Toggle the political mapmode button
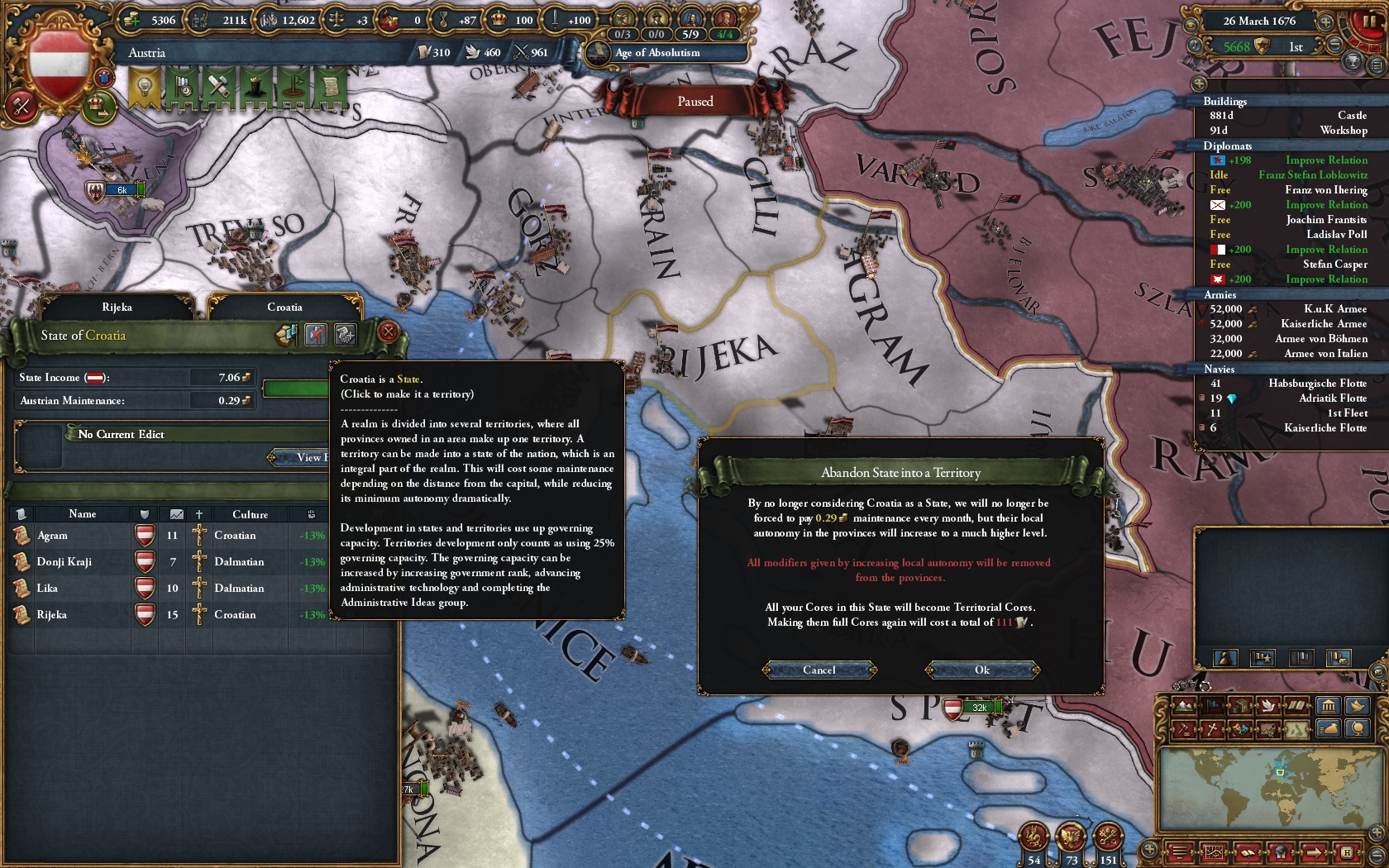Screen dimensions: 1389x868 click(1210, 706)
